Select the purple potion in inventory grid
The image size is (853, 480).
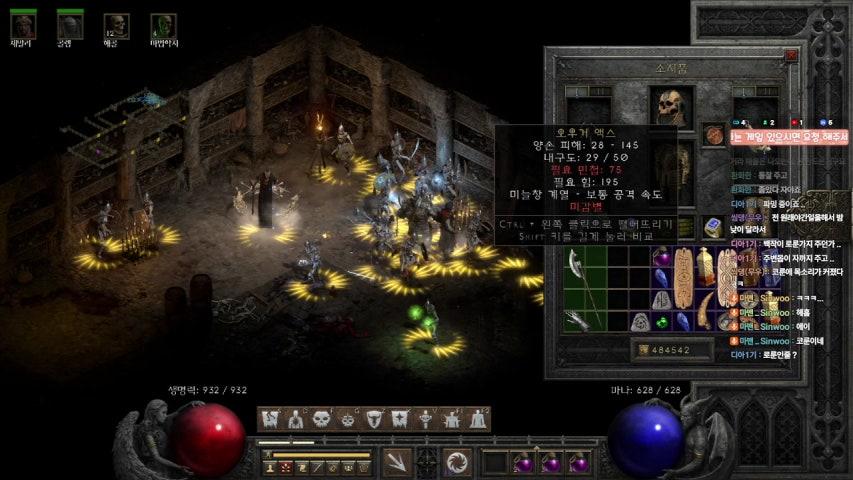(663, 259)
